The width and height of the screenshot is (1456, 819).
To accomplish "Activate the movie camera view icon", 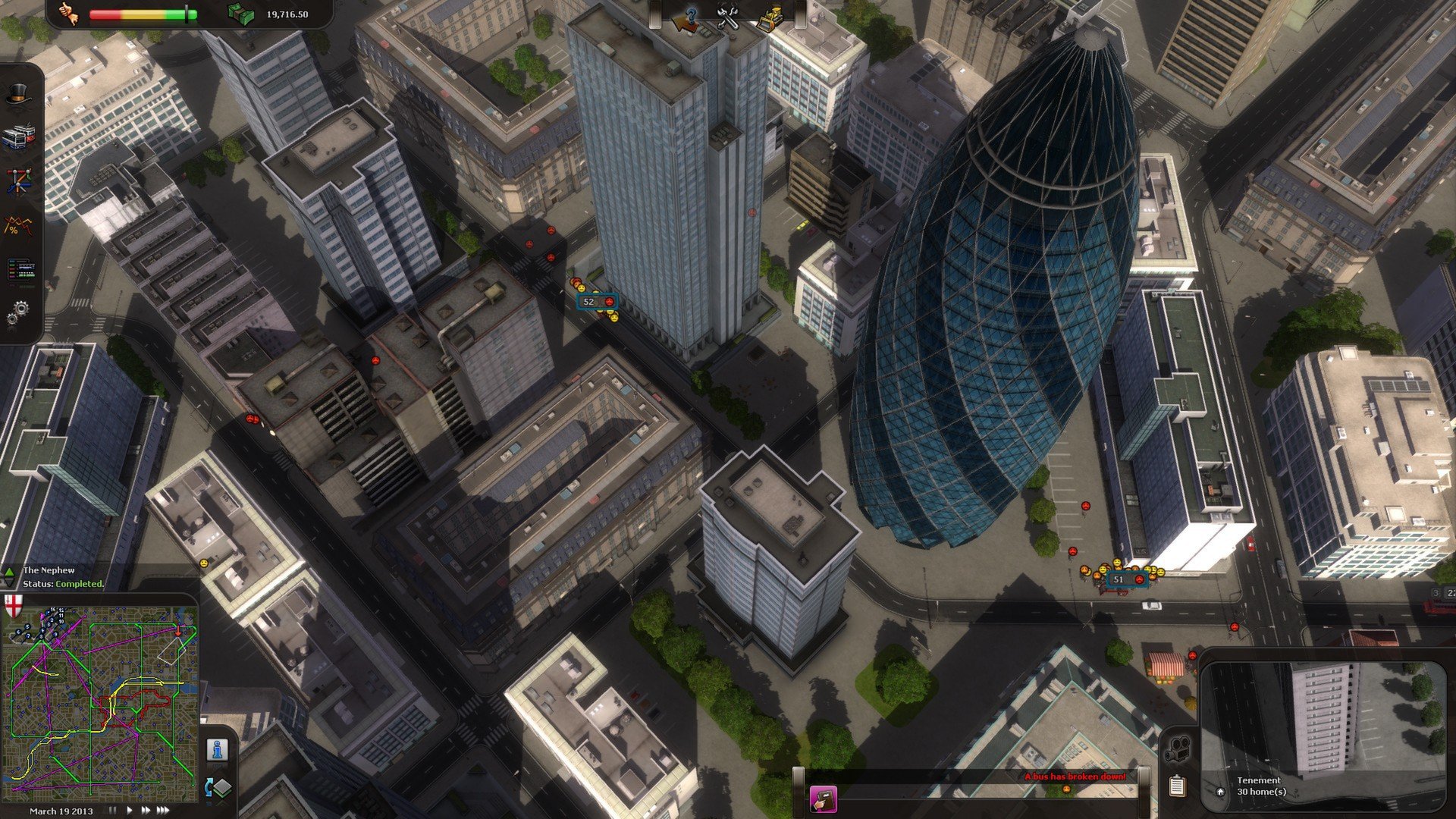I will pos(1178,749).
